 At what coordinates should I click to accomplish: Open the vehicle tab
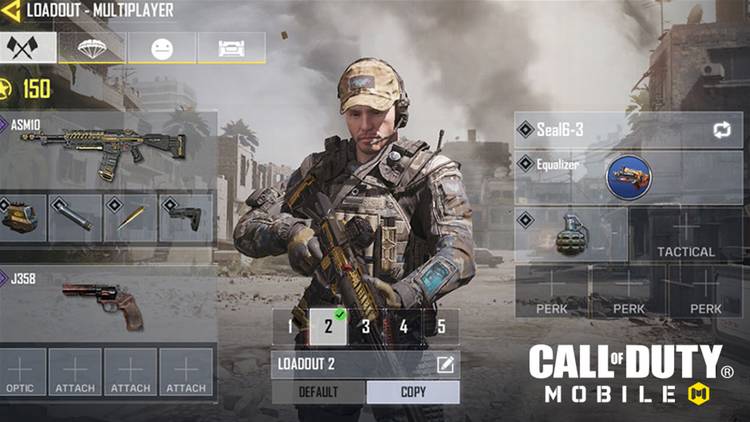pos(230,48)
